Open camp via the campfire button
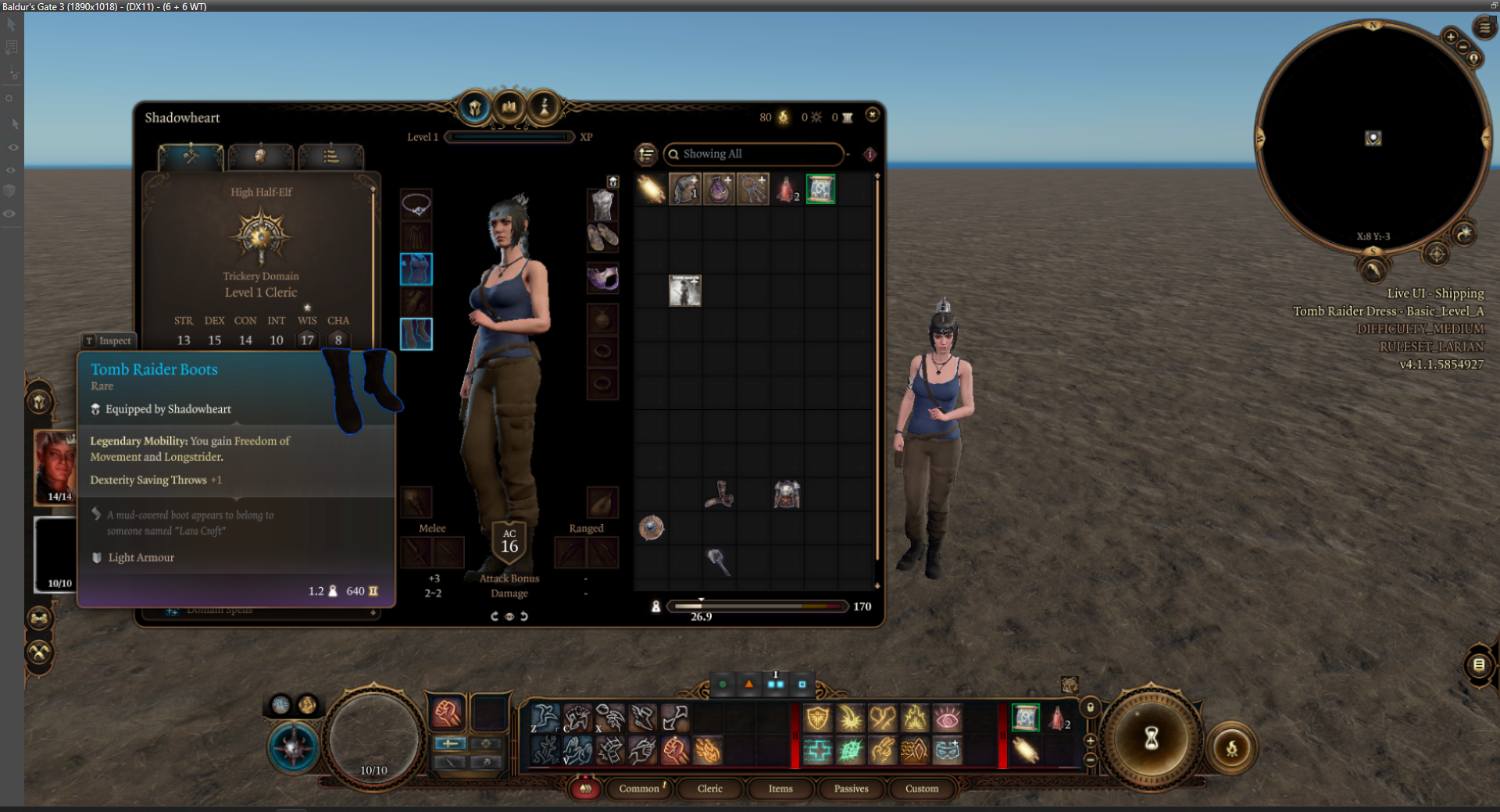 tap(1233, 749)
